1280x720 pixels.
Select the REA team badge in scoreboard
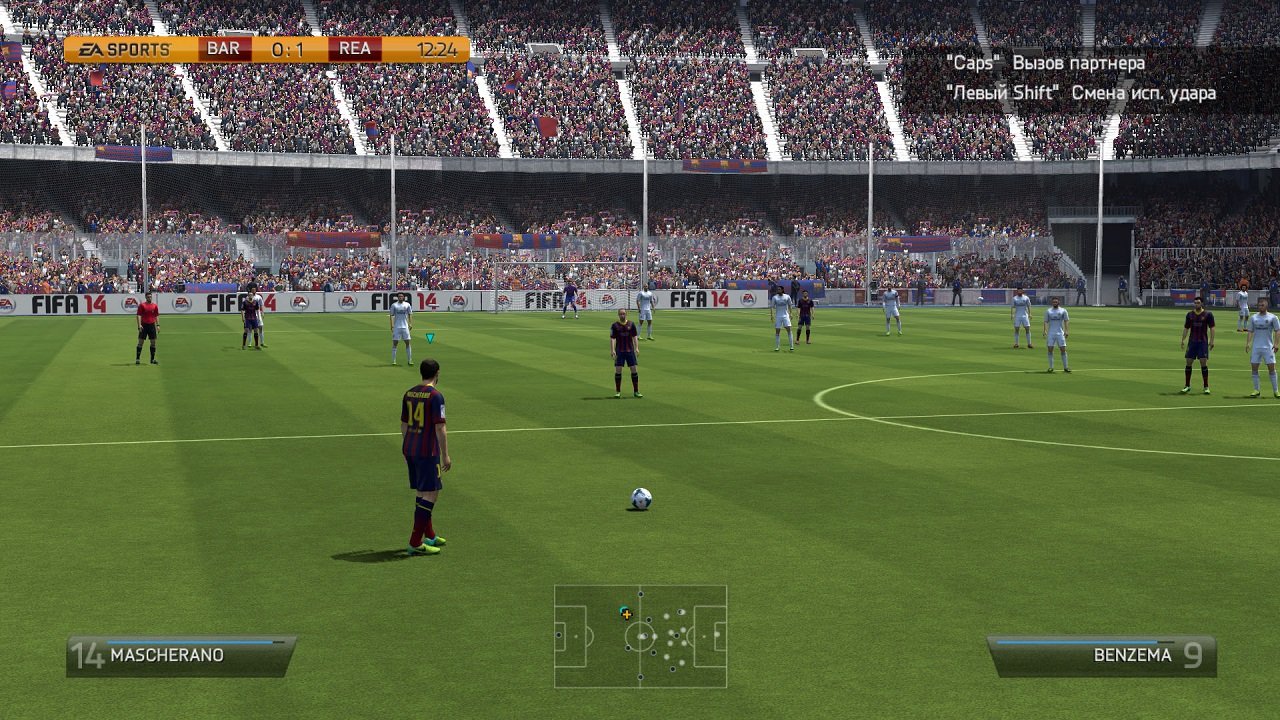356,48
